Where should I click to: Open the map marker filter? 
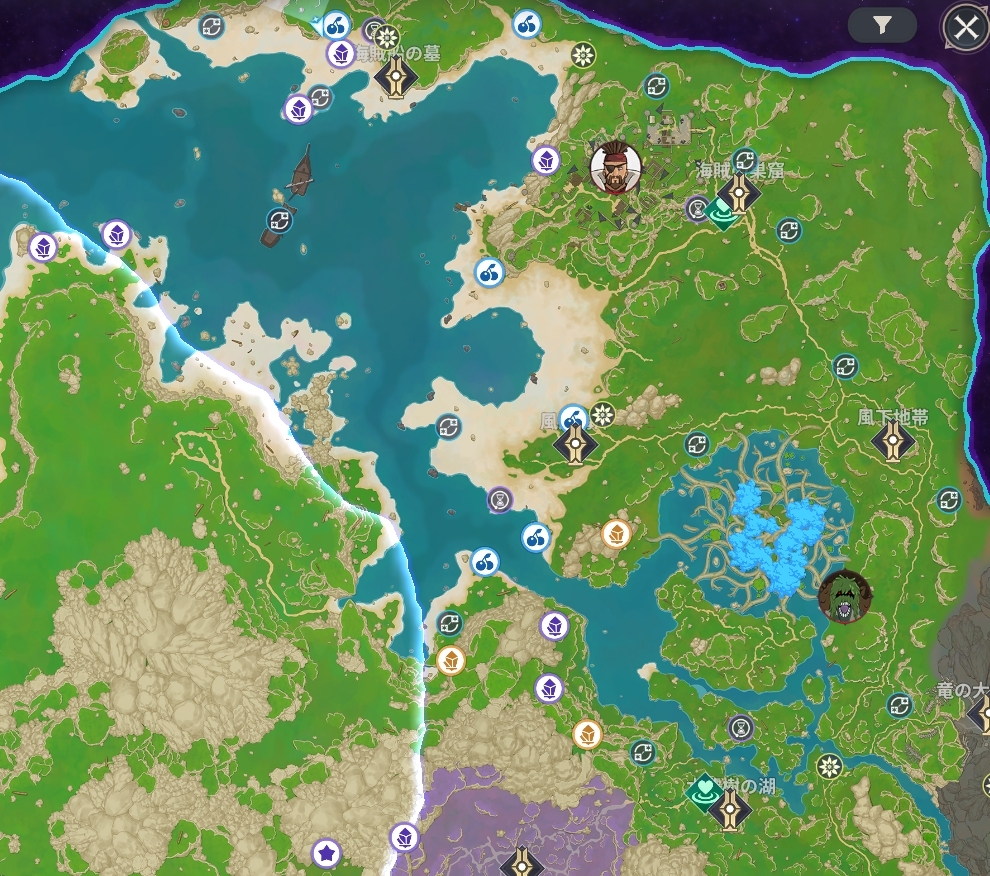click(882, 26)
